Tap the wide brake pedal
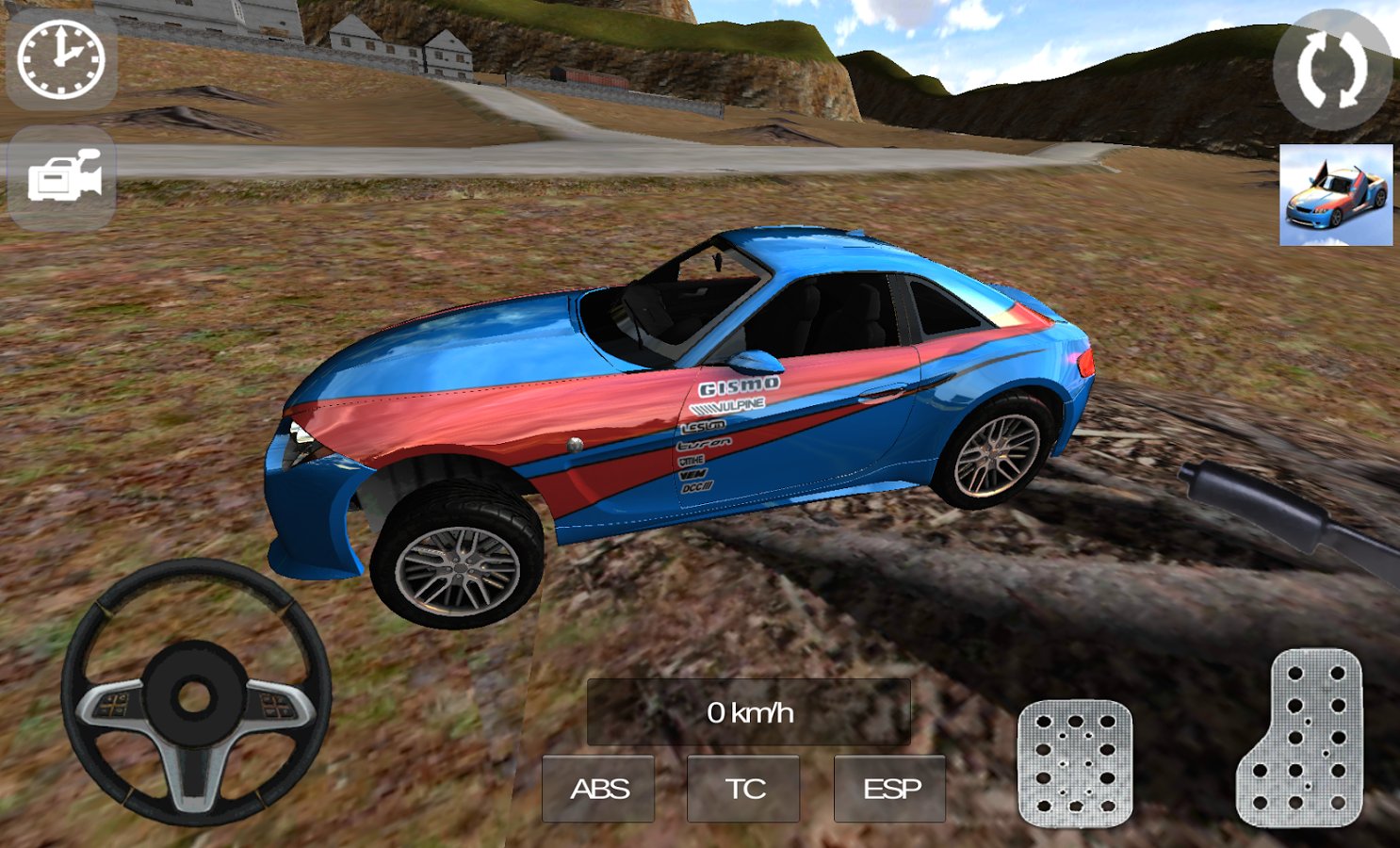Viewport: 1400px width, 848px height. pos(1074,762)
